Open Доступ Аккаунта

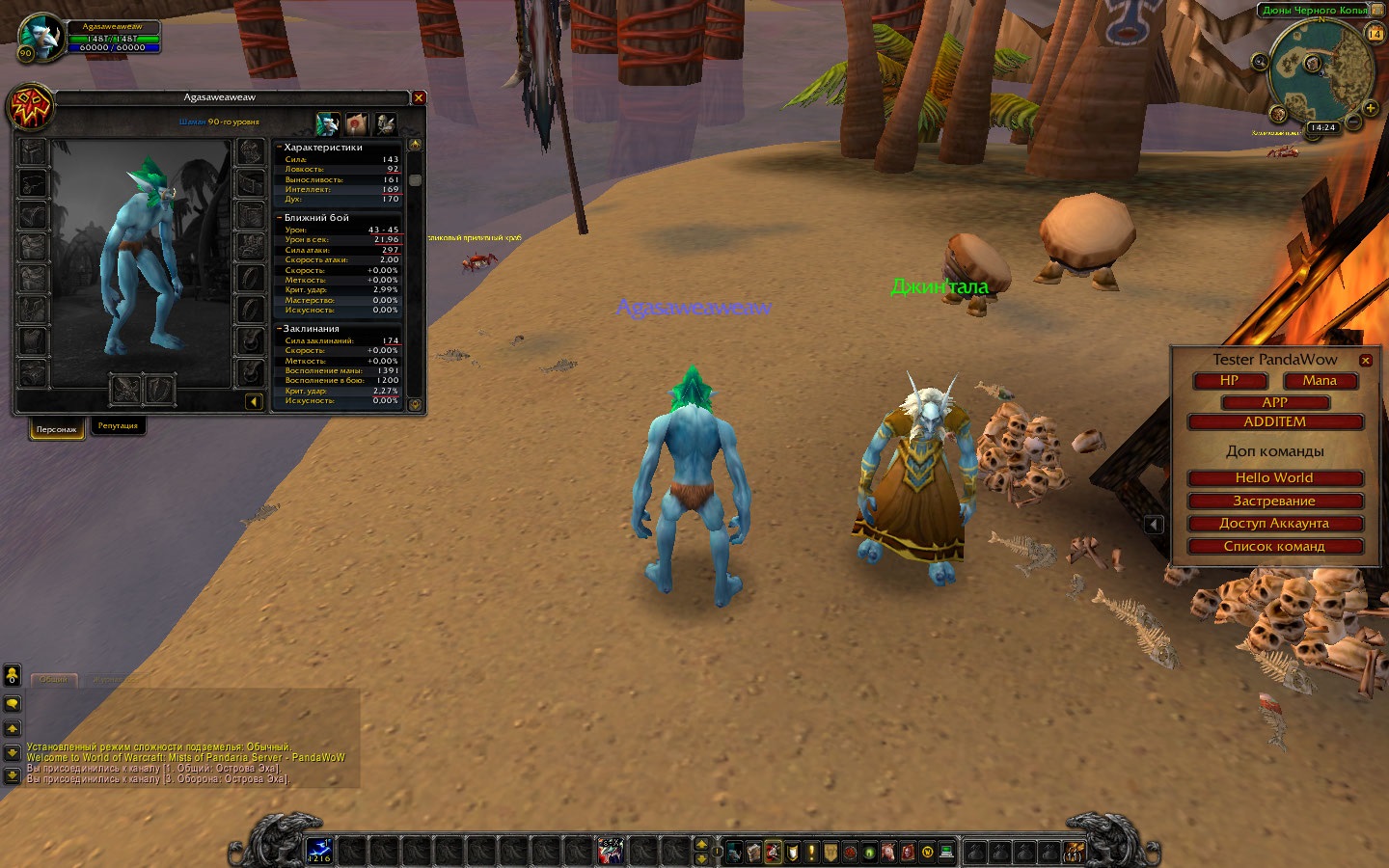click(x=1274, y=524)
